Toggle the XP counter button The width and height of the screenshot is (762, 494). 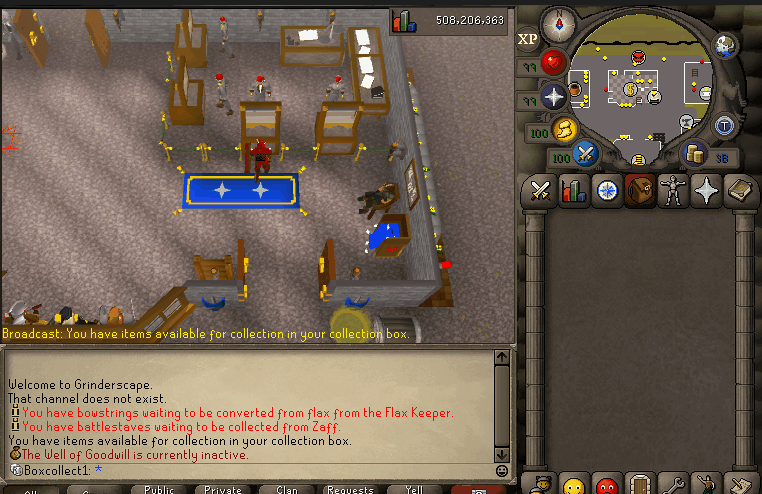click(x=527, y=40)
